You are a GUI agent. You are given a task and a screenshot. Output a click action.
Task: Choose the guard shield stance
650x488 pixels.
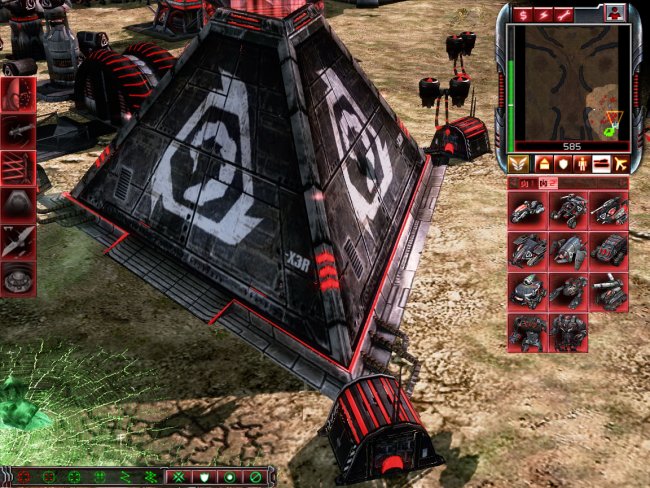point(205,477)
